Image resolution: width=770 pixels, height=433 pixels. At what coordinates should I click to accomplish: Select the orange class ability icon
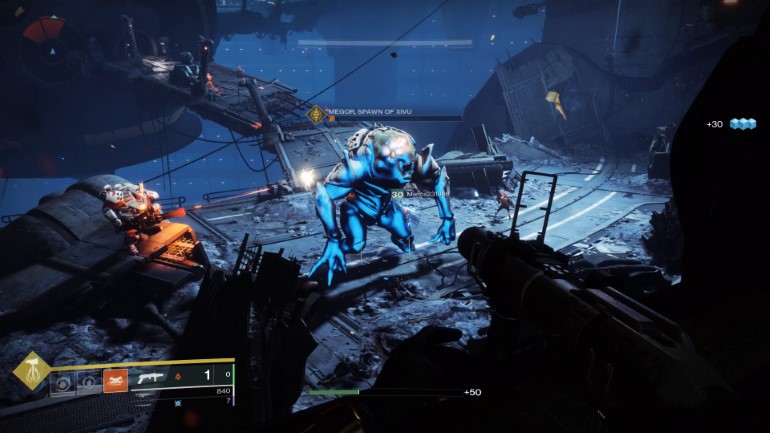pyautogui.click(x=115, y=380)
